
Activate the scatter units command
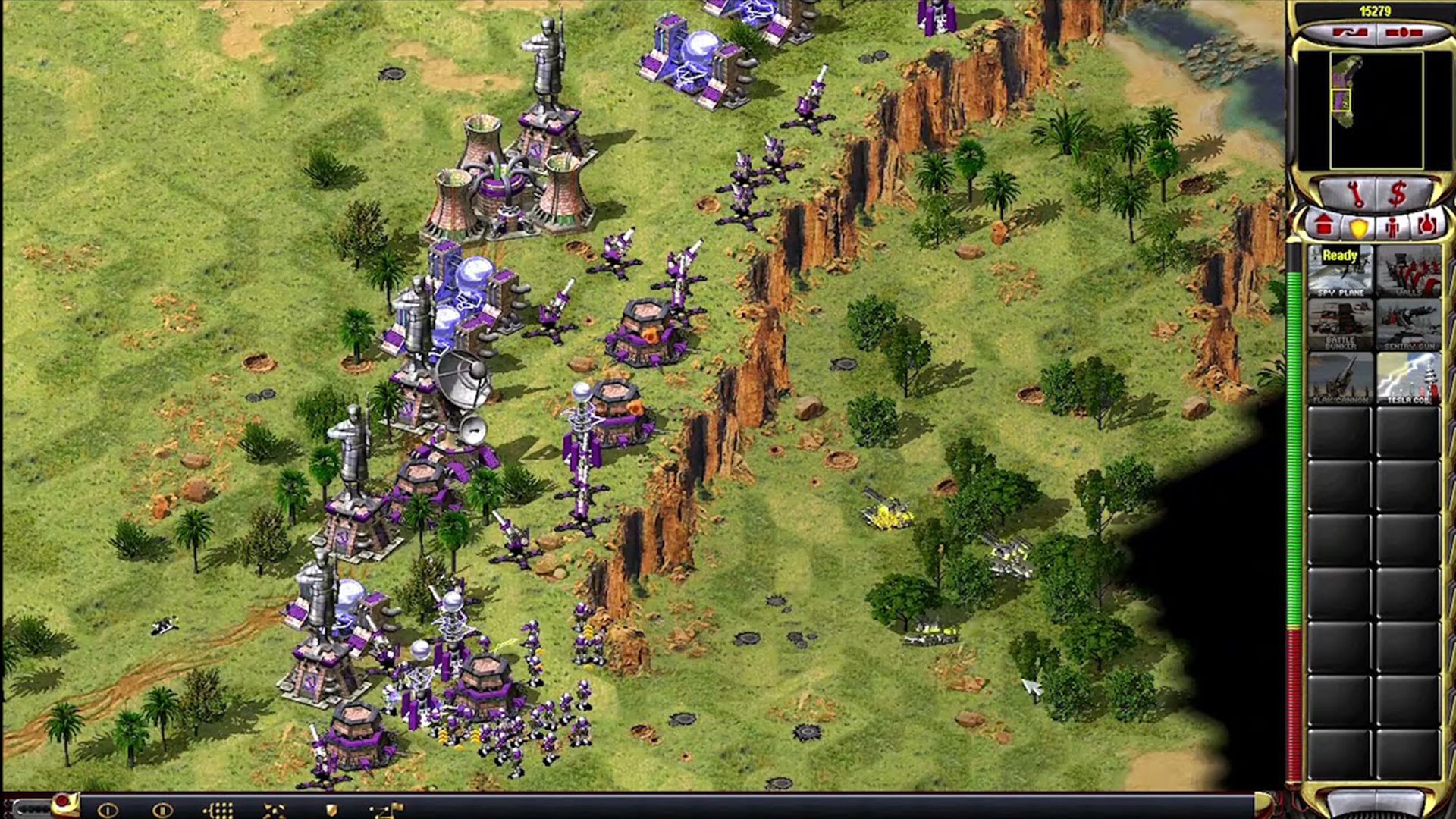tap(275, 810)
